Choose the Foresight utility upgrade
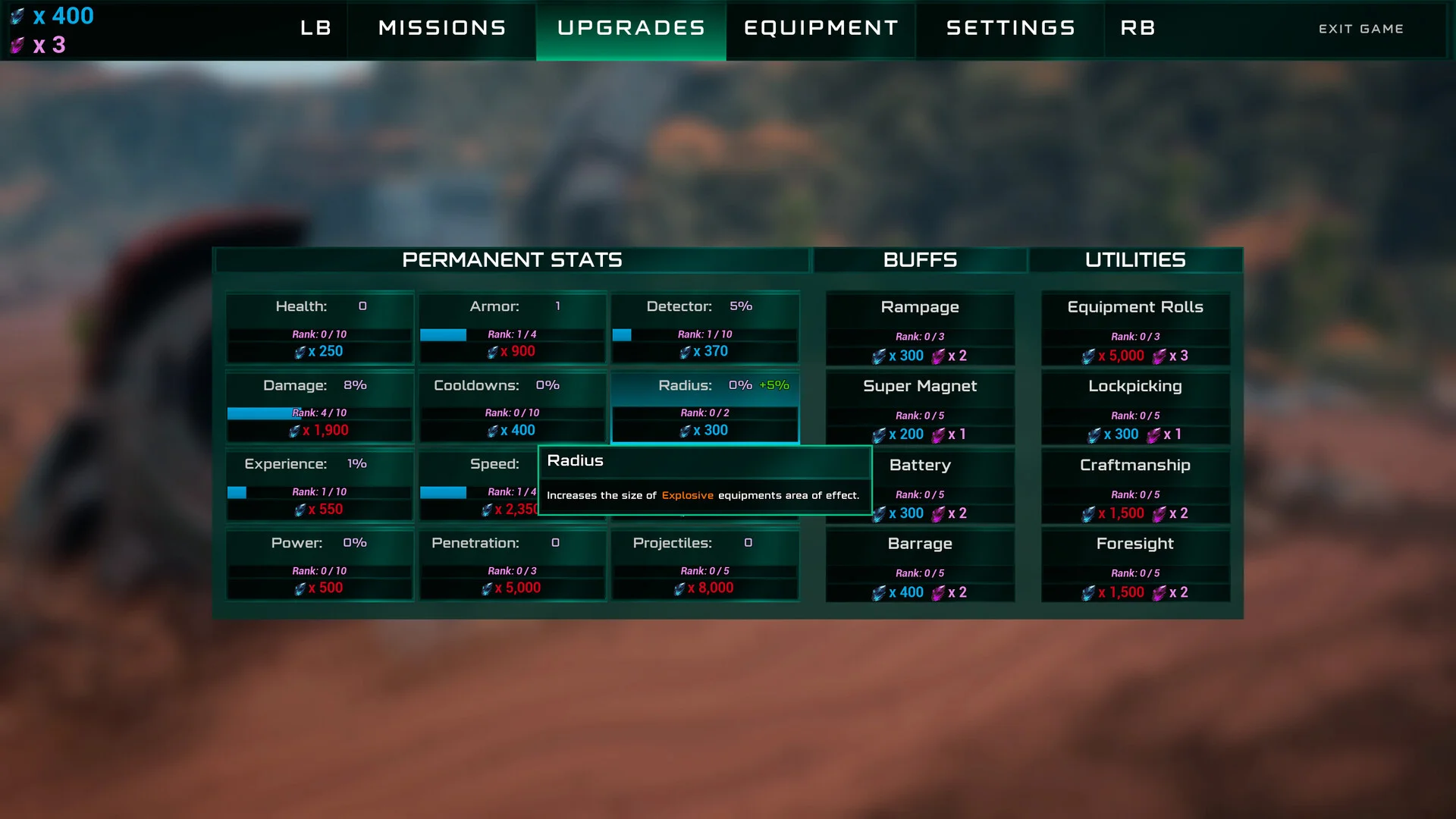1456x819 pixels. pyautogui.click(x=1135, y=566)
